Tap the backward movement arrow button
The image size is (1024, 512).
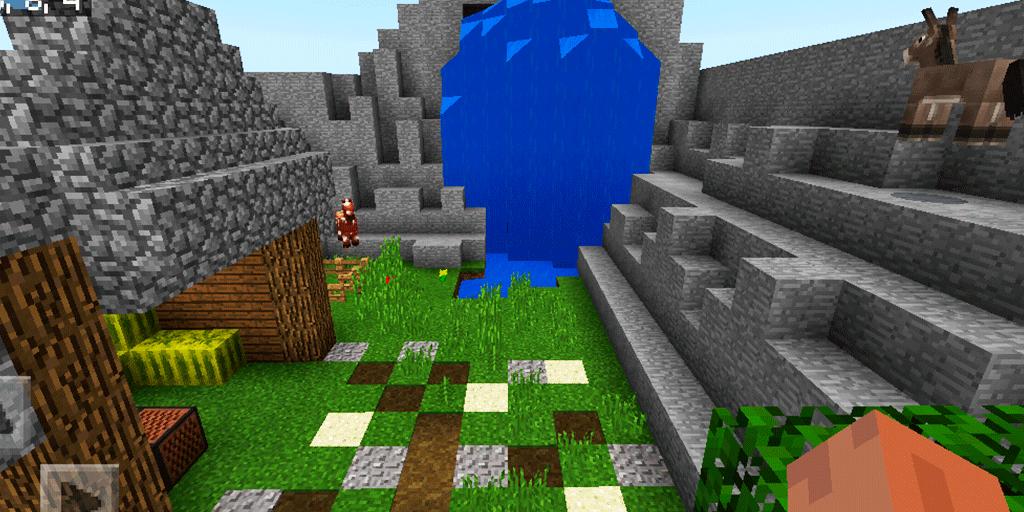click(78, 492)
